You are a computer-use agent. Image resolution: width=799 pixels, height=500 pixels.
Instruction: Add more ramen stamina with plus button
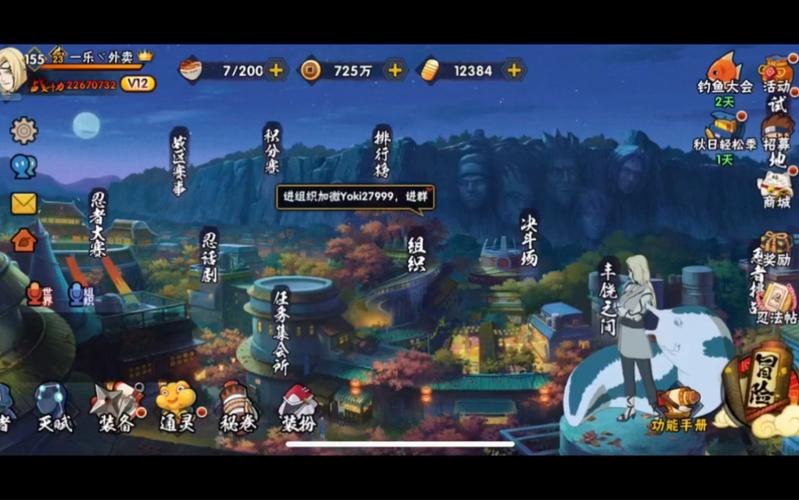pos(276,70)
